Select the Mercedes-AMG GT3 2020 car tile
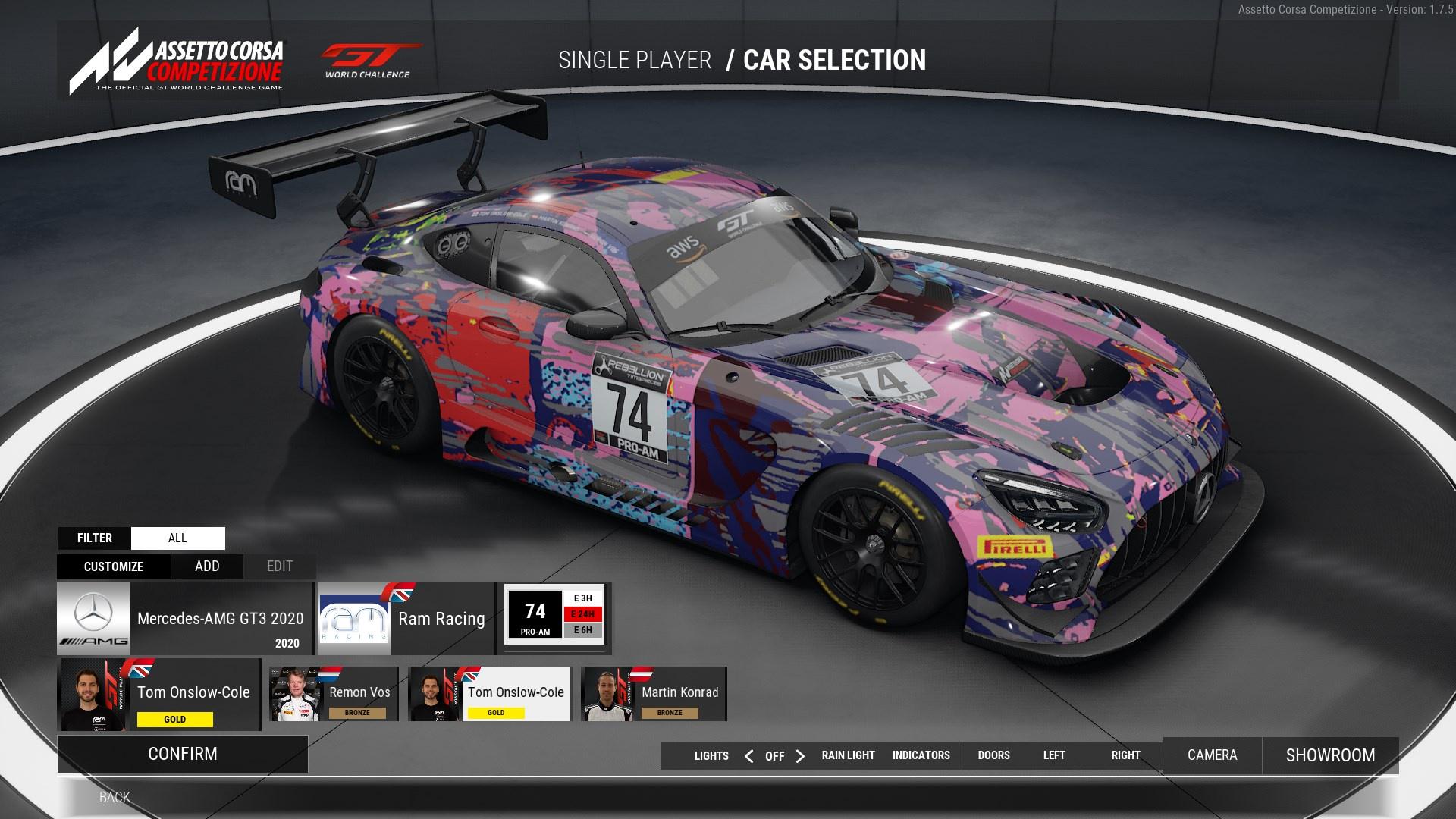This screenshot has width=1456, height=819. (x=184, y=619)
